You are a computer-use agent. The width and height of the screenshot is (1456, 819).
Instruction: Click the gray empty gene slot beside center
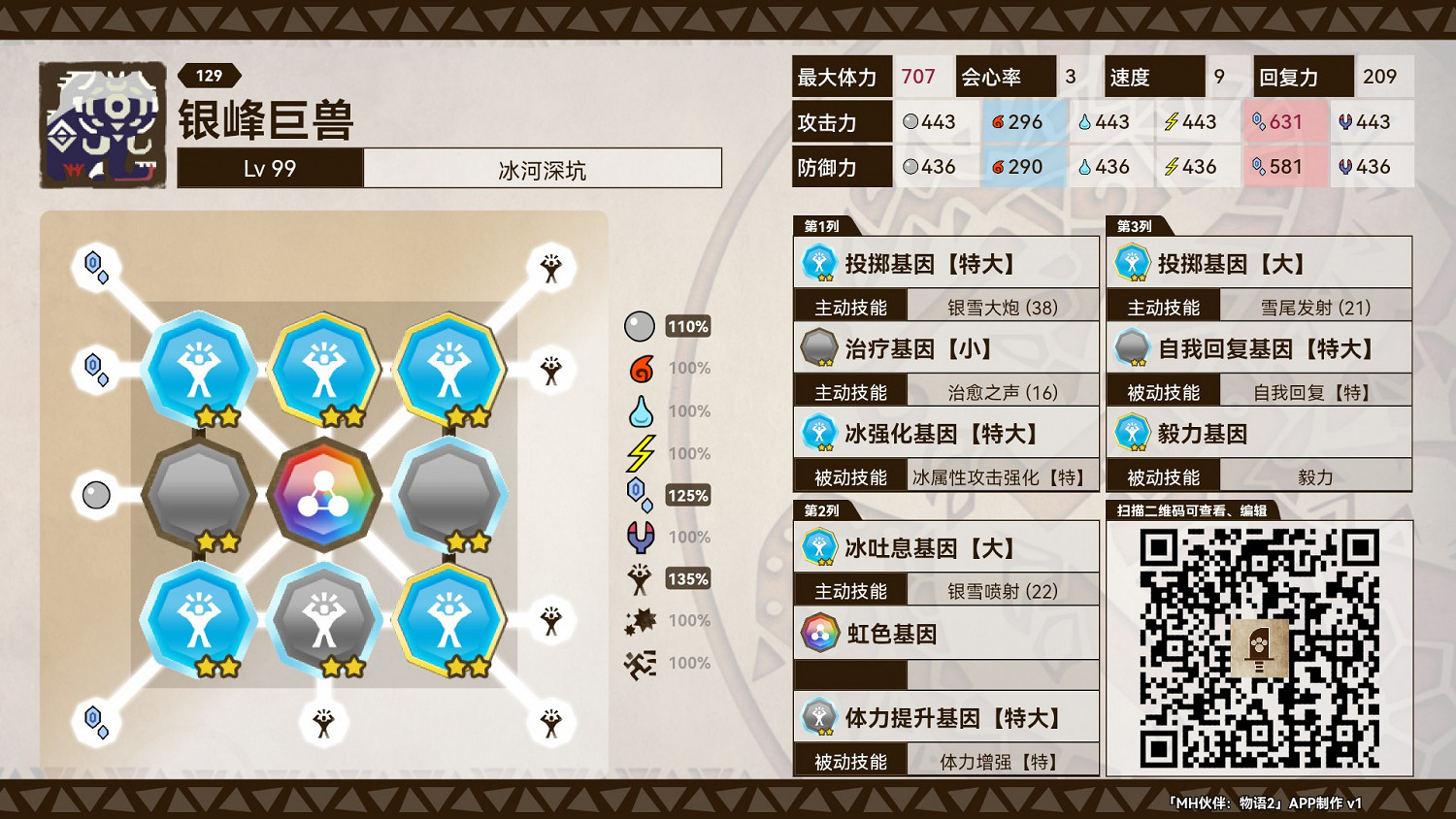click(x=201, y=495)
